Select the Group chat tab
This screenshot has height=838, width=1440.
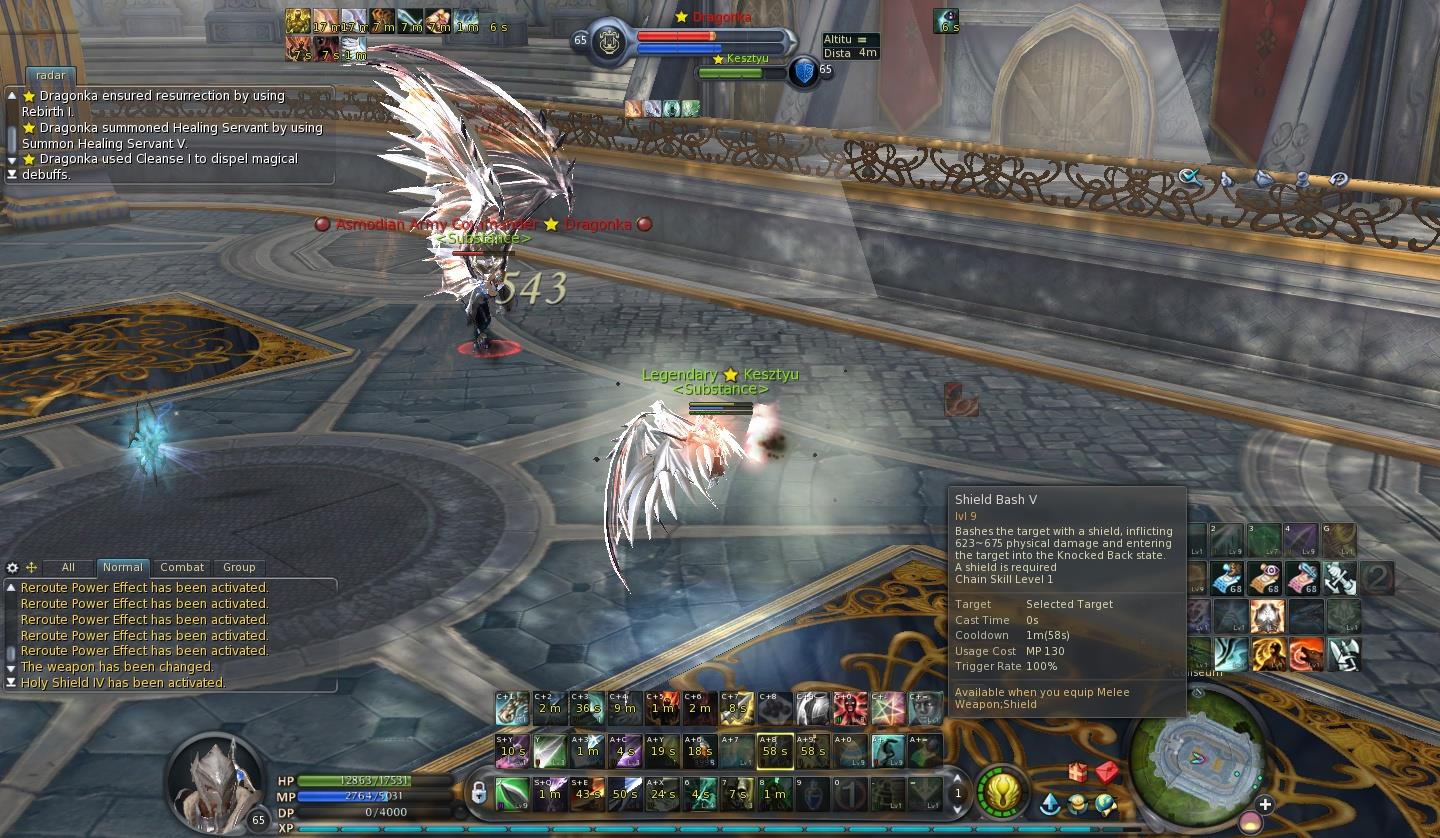click(239, 567)
